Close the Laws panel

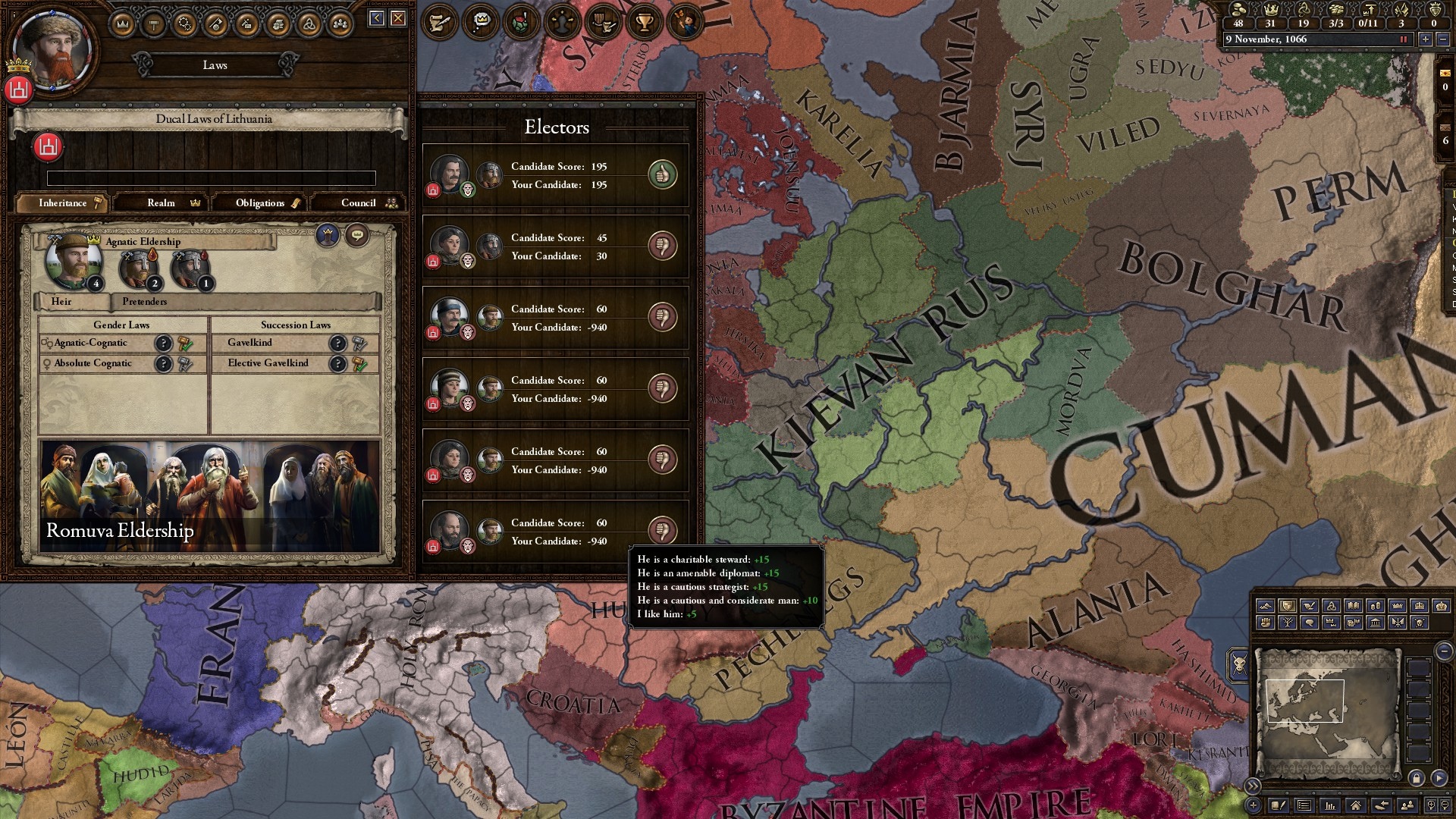pos(398,18)
